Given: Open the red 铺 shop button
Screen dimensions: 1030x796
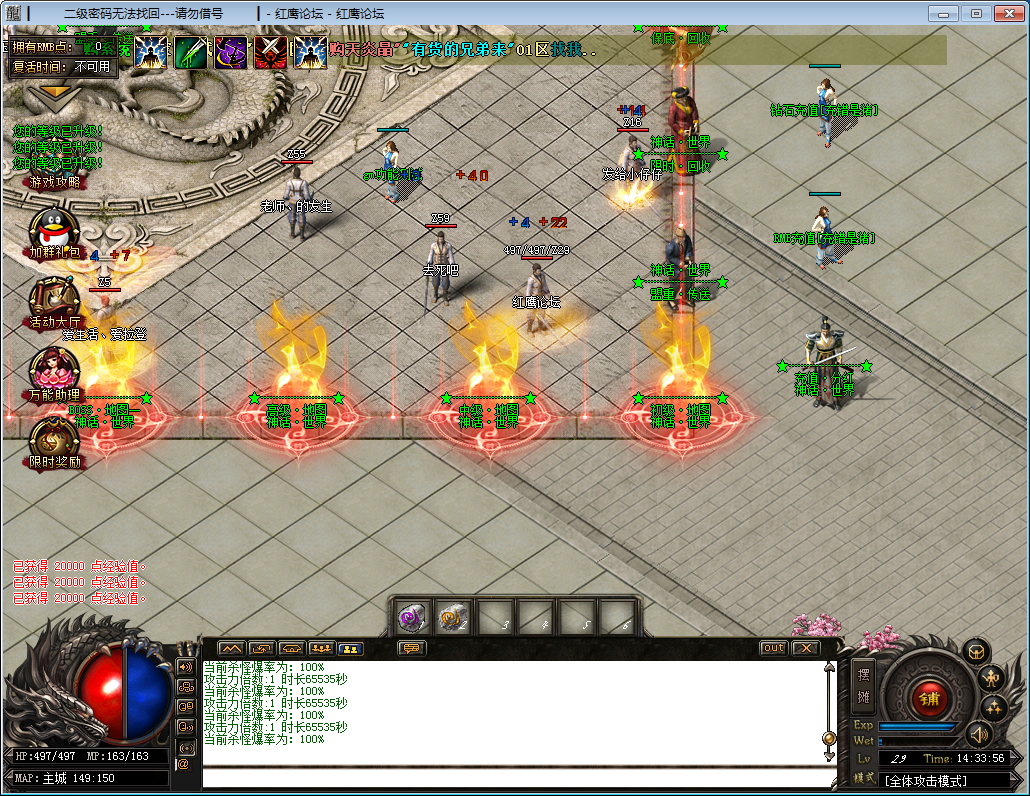Looking at the screenshot, I should pyautogui.click(x=929, y=697).
